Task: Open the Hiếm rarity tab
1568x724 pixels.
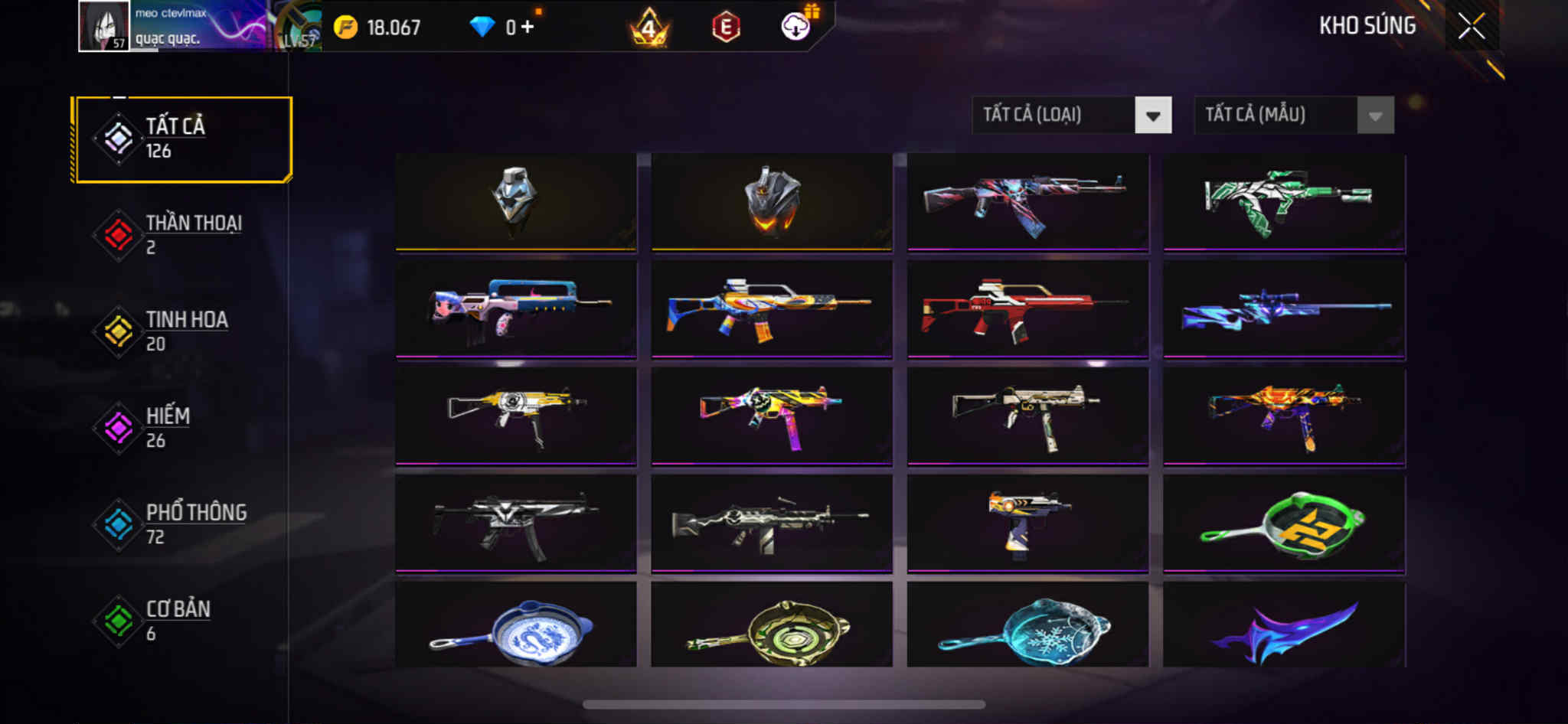Action: [183, 428]
